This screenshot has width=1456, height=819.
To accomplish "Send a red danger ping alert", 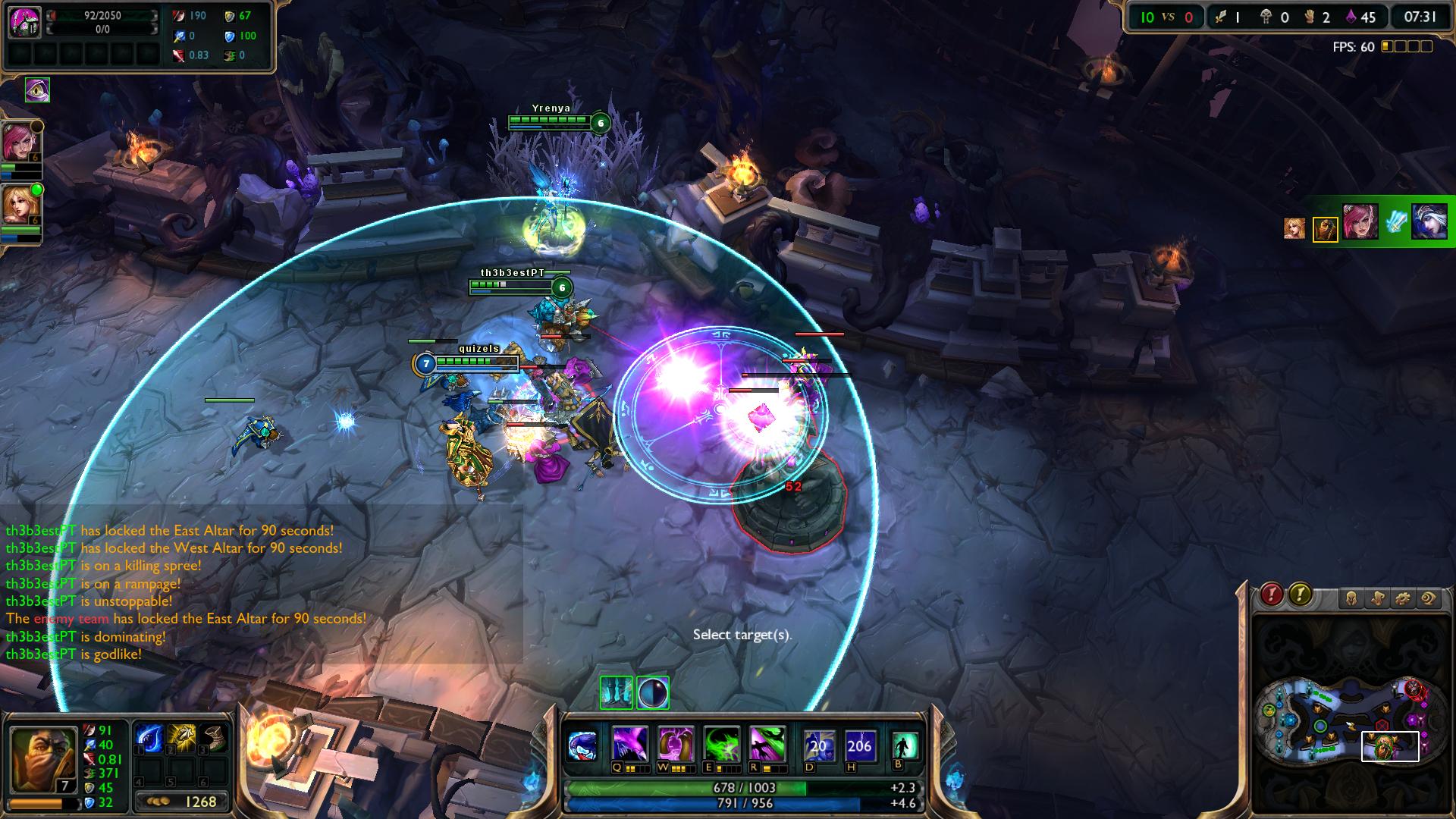I will [x=1272, y=595].
